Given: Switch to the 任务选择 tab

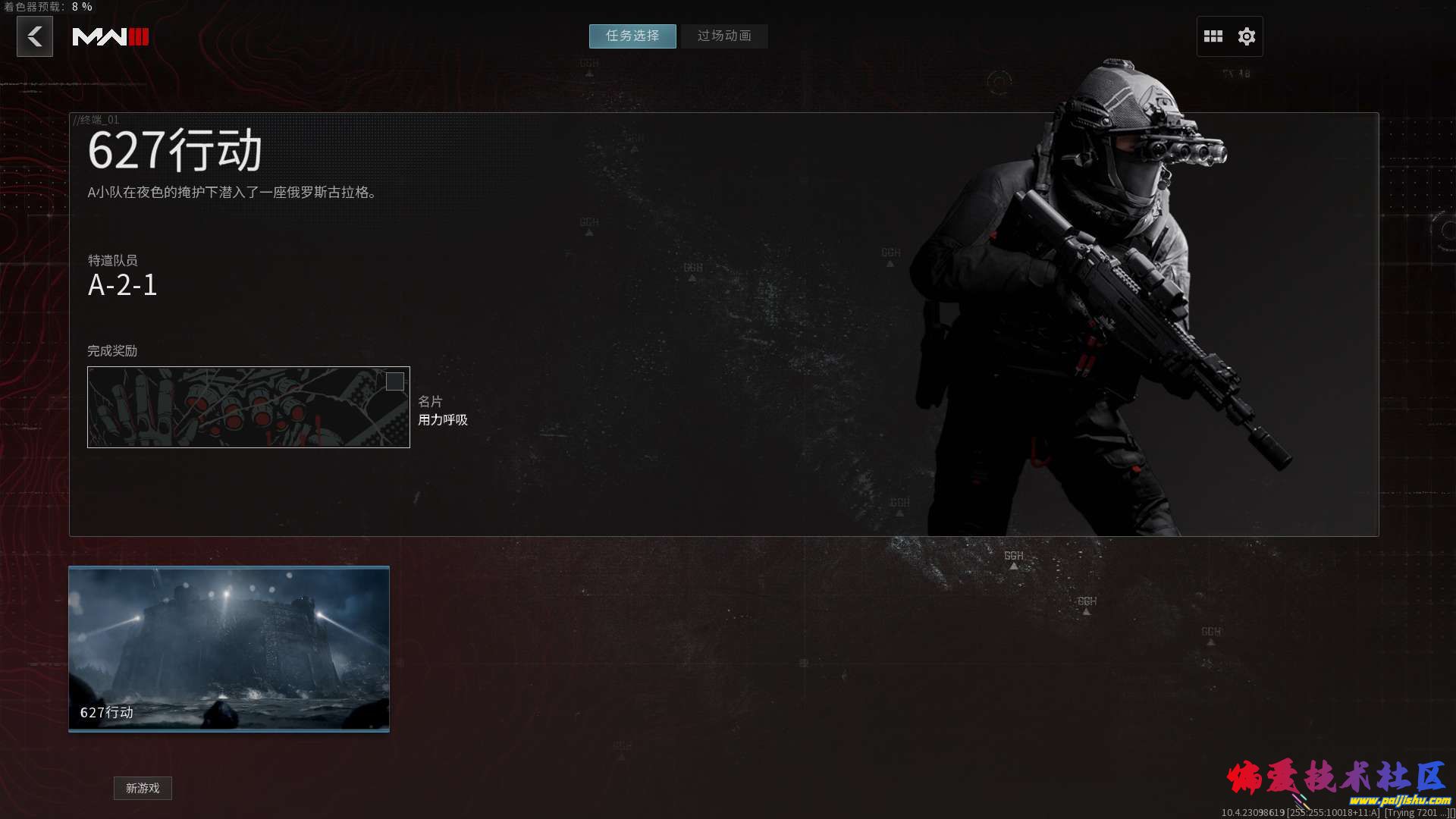Looking at the screenshot, I should pos(632,36).
